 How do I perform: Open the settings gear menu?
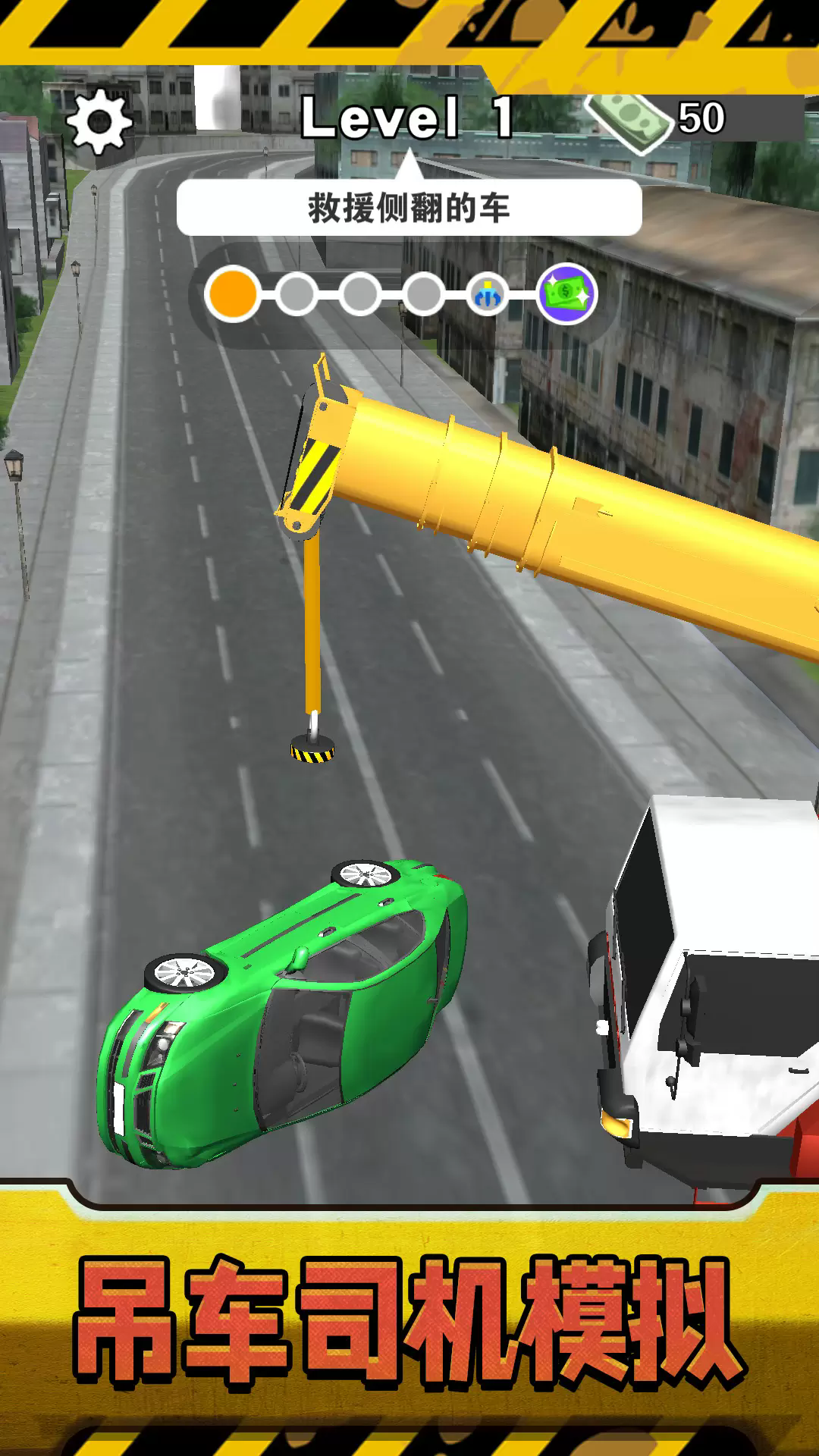coord(99,121)
